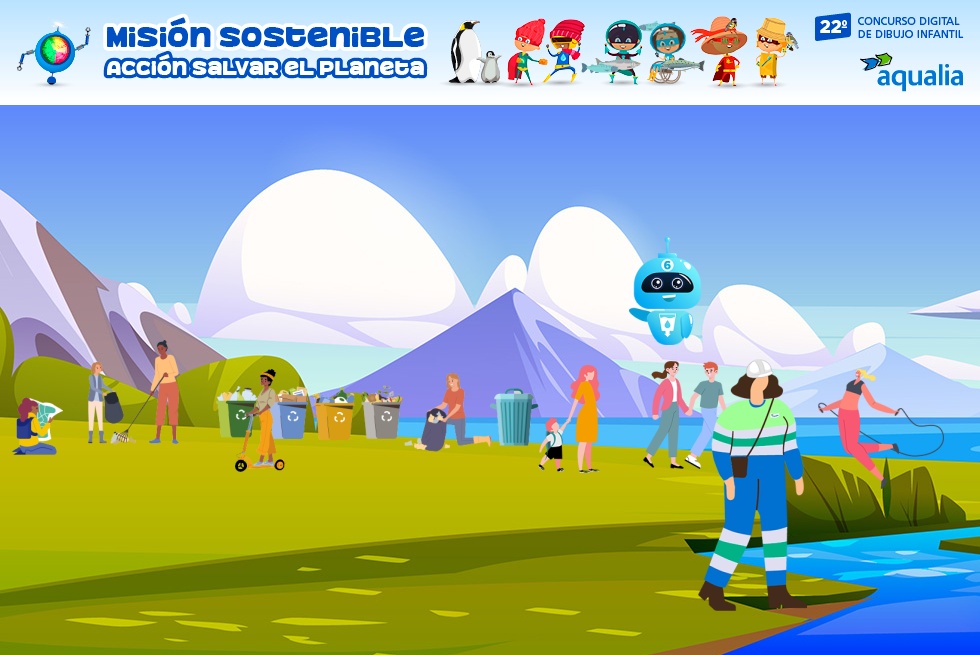Open the Misión Sostenible title logo
The width and height of the screenshot is (980, 655).
(x=265, y=50)
